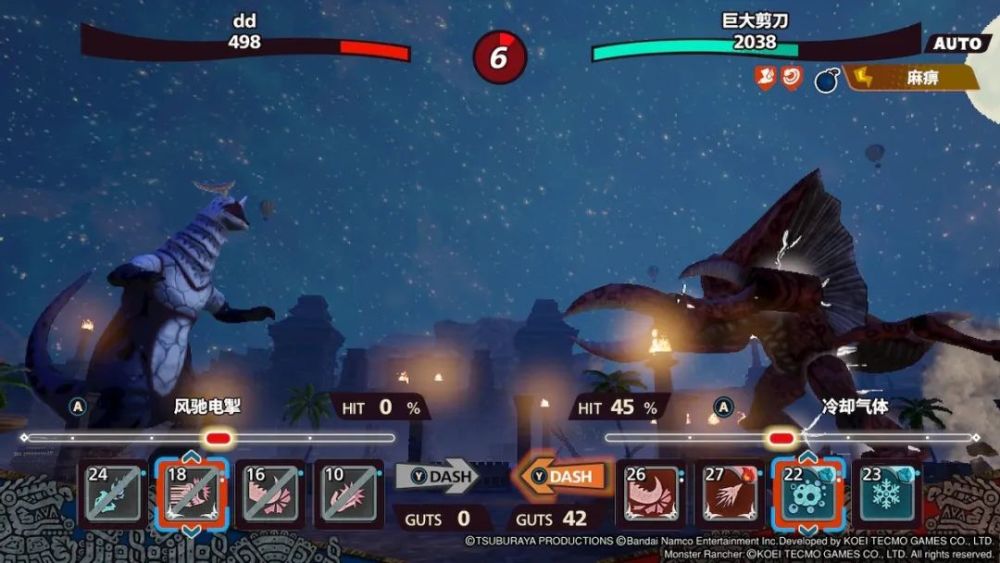Select the highlighted 22-guts cooling gas skill
The width and height of the screenshot is (1000, 563).
coord(808,494)
